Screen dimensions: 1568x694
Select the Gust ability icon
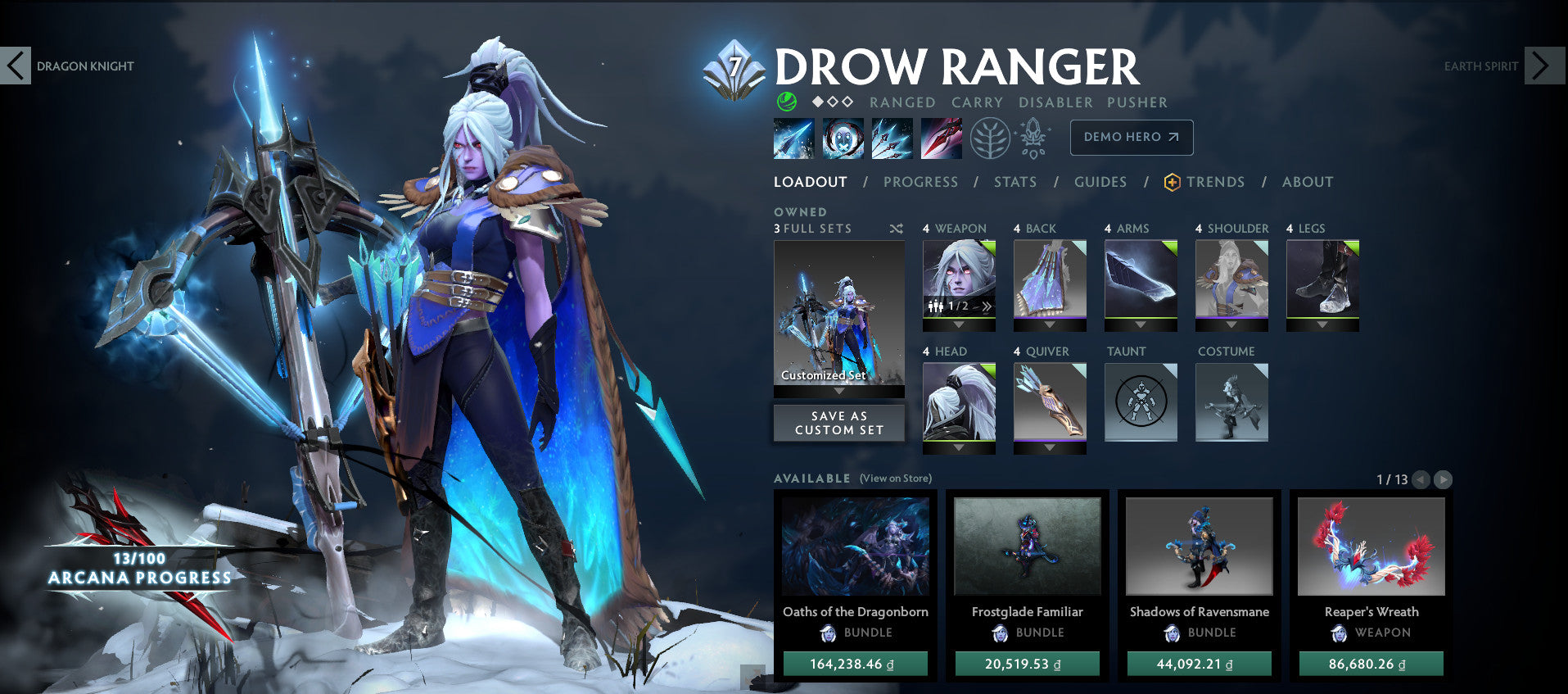coord(843,138)
